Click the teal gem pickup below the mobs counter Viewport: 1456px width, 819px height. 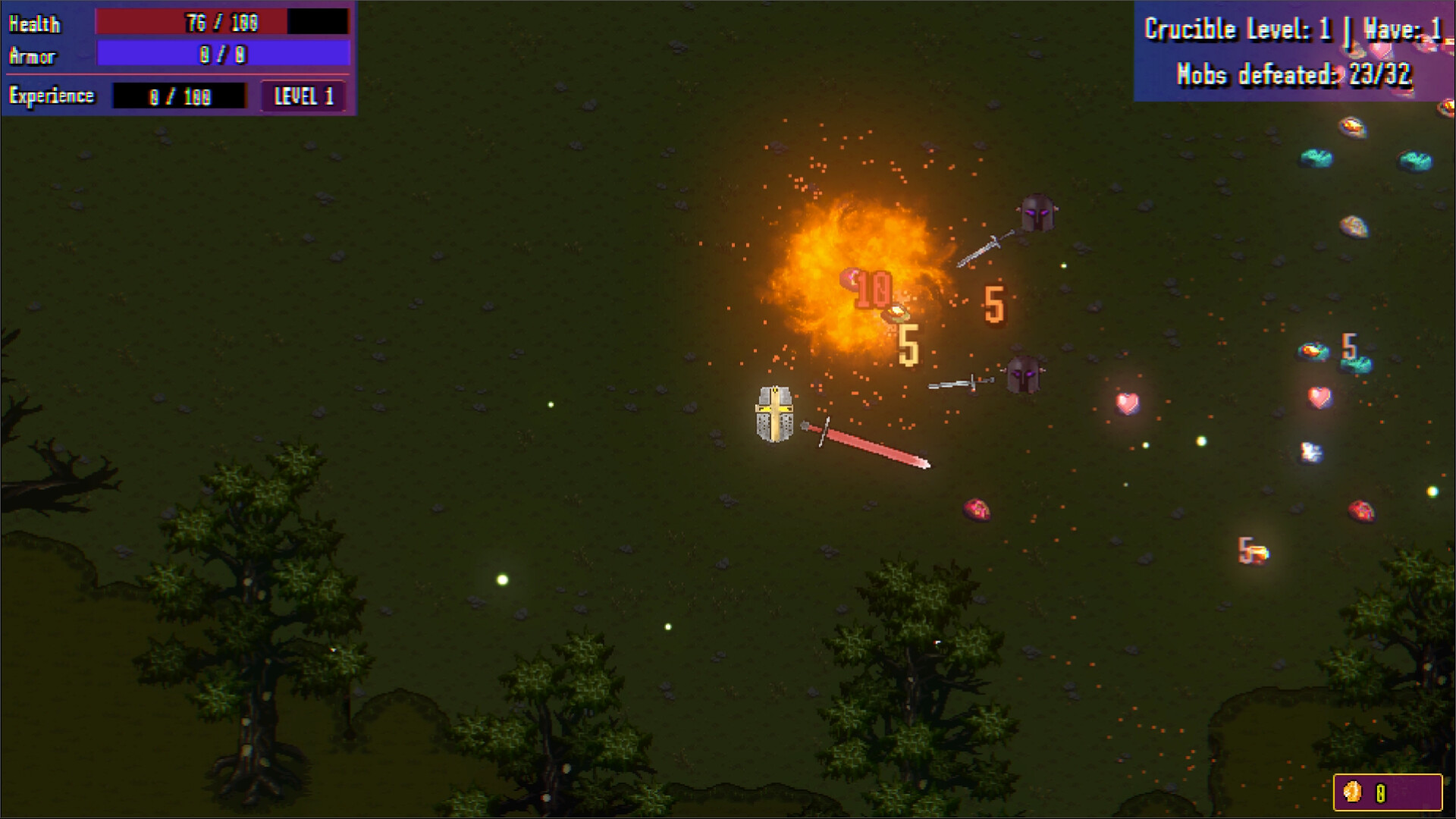[x=1316, y=159]
